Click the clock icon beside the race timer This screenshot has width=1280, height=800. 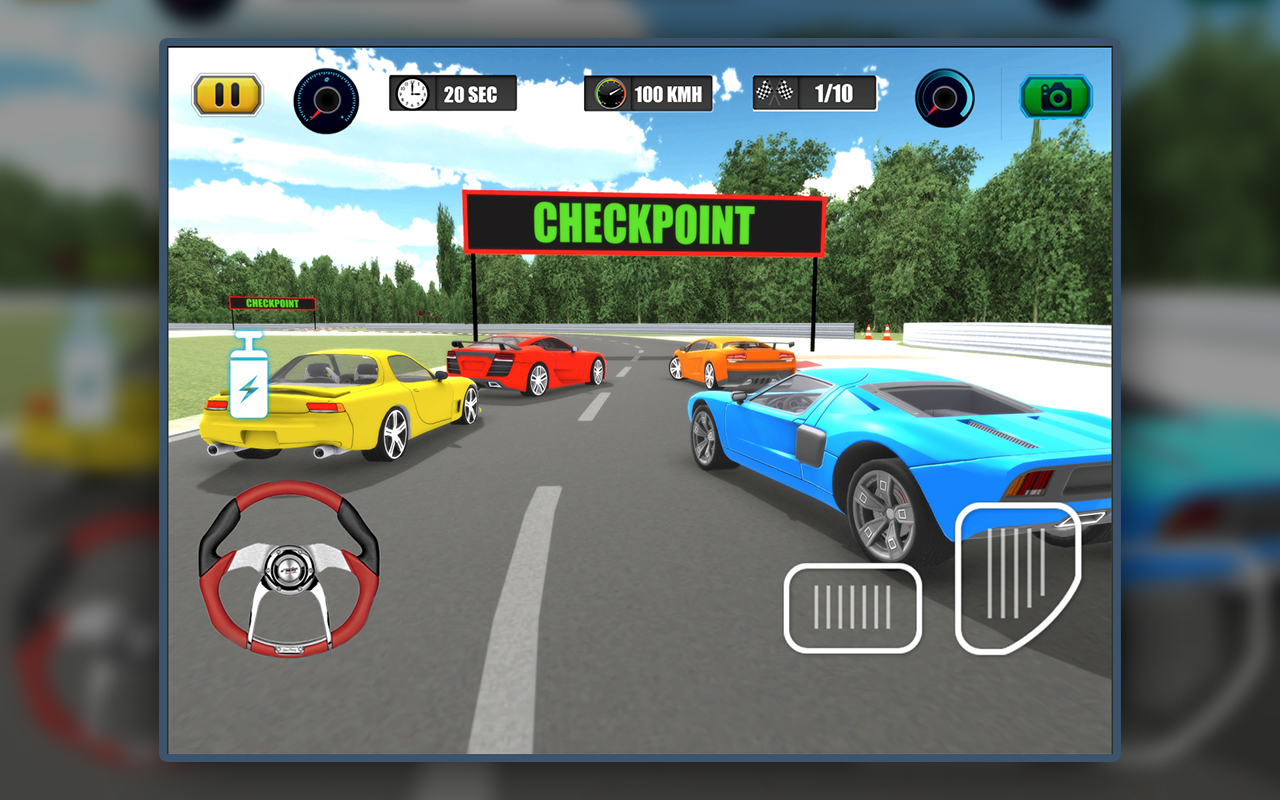click(410, 93)
